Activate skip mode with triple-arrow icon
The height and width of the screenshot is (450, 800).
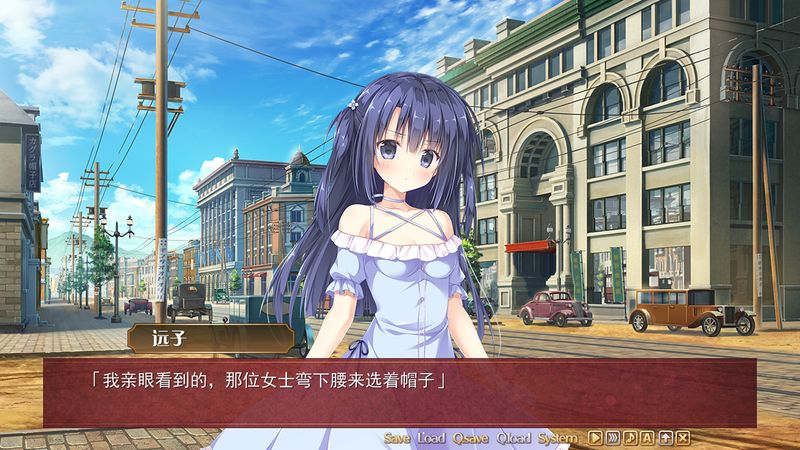point(613,438)
